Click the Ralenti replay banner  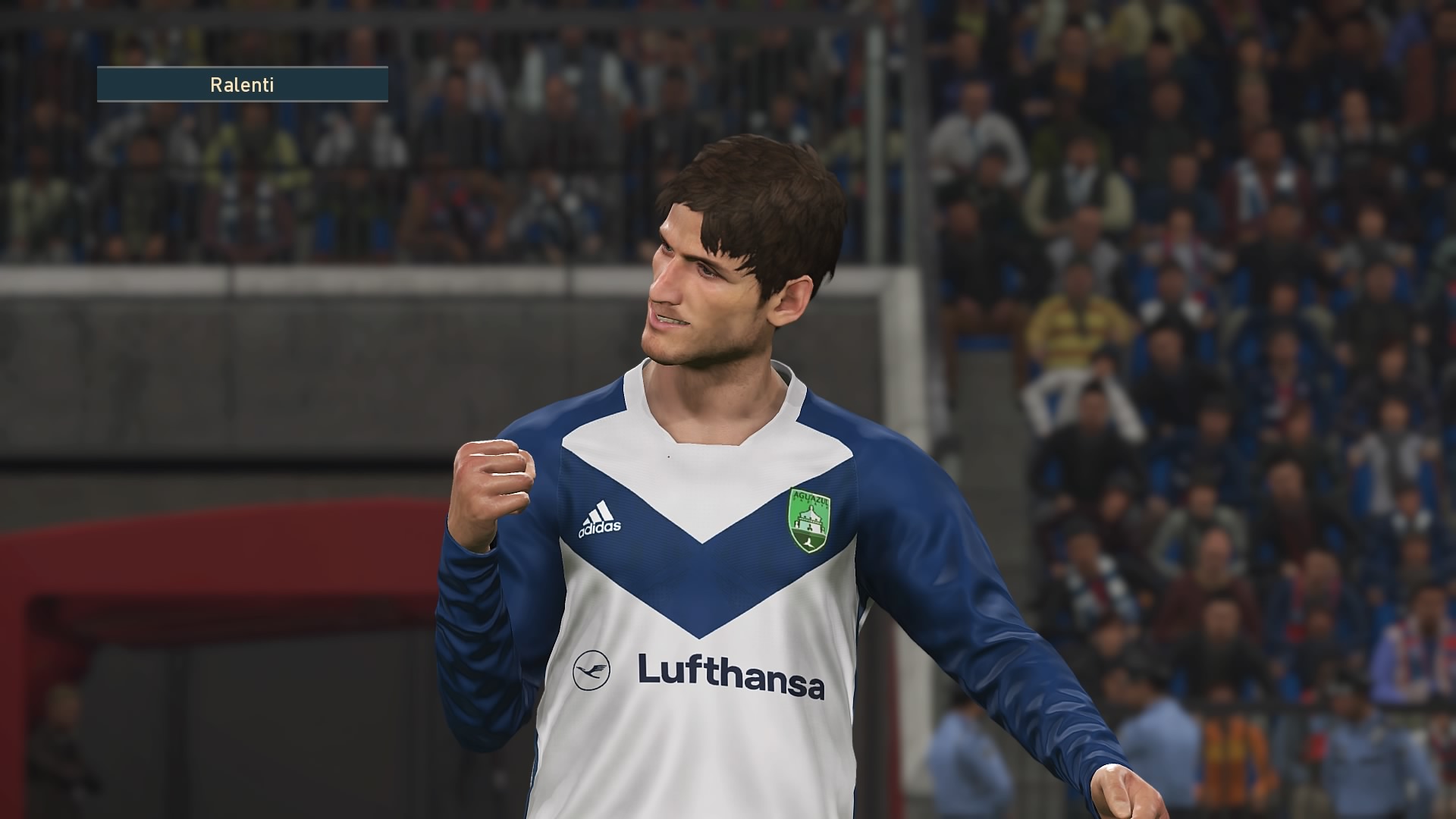242,84
